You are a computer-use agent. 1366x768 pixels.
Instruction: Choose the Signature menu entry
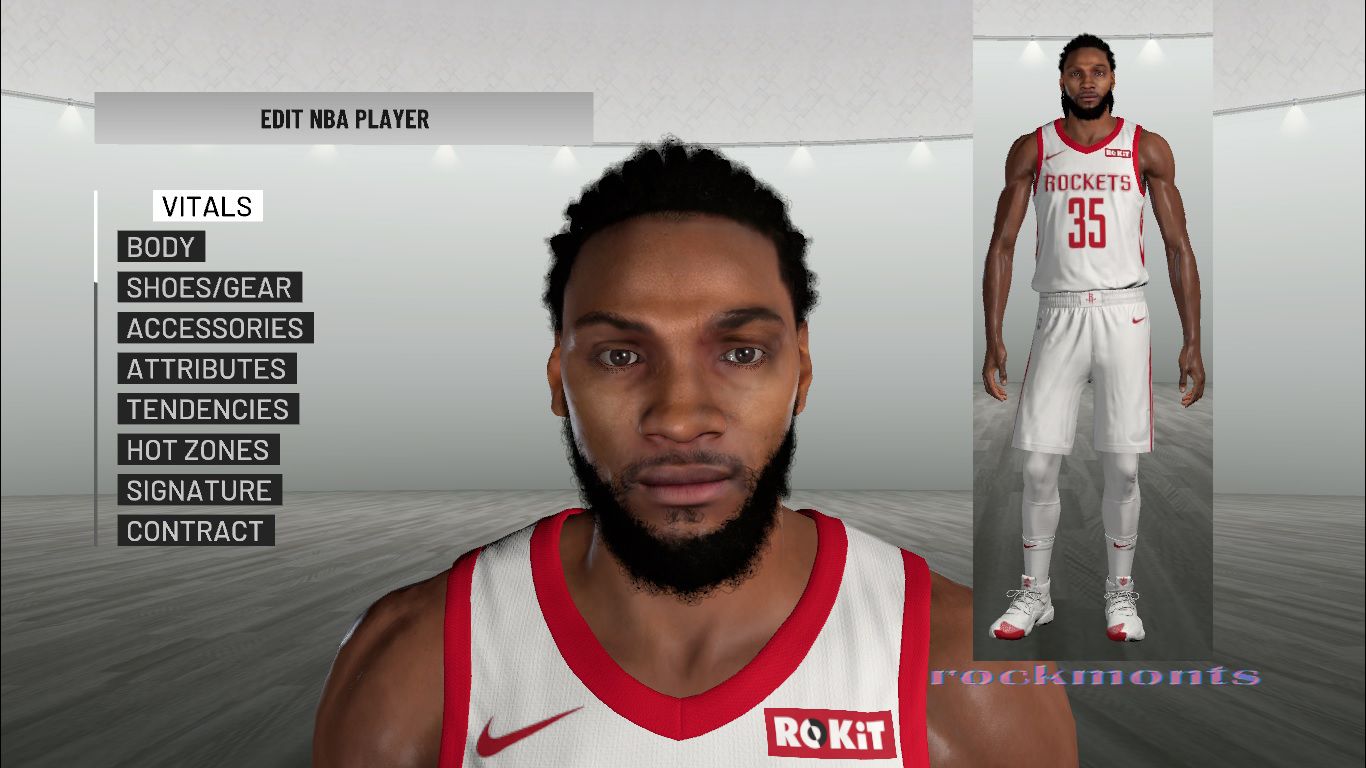tap(199, 490)
